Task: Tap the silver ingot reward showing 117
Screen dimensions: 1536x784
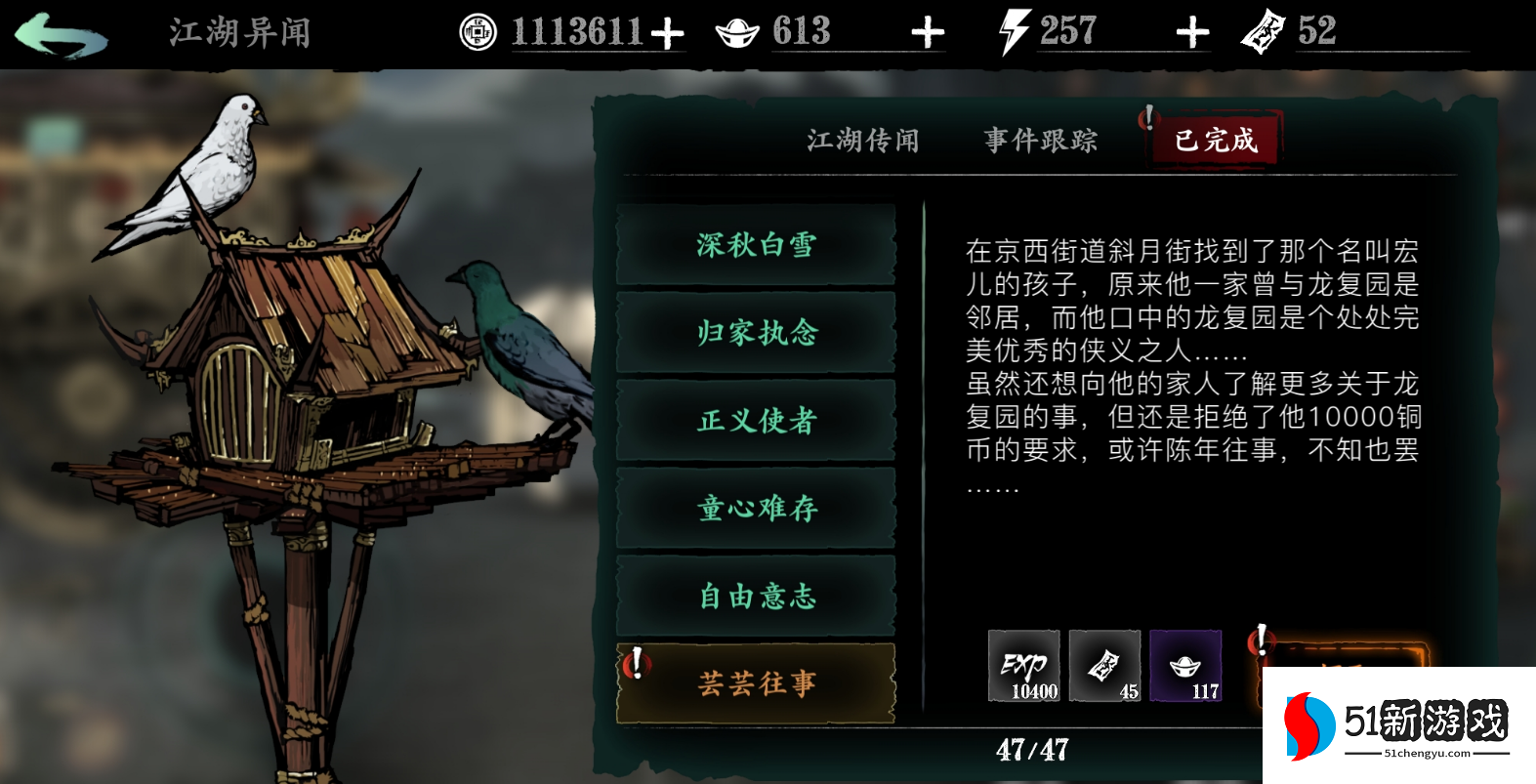Action: point(1186,667)
